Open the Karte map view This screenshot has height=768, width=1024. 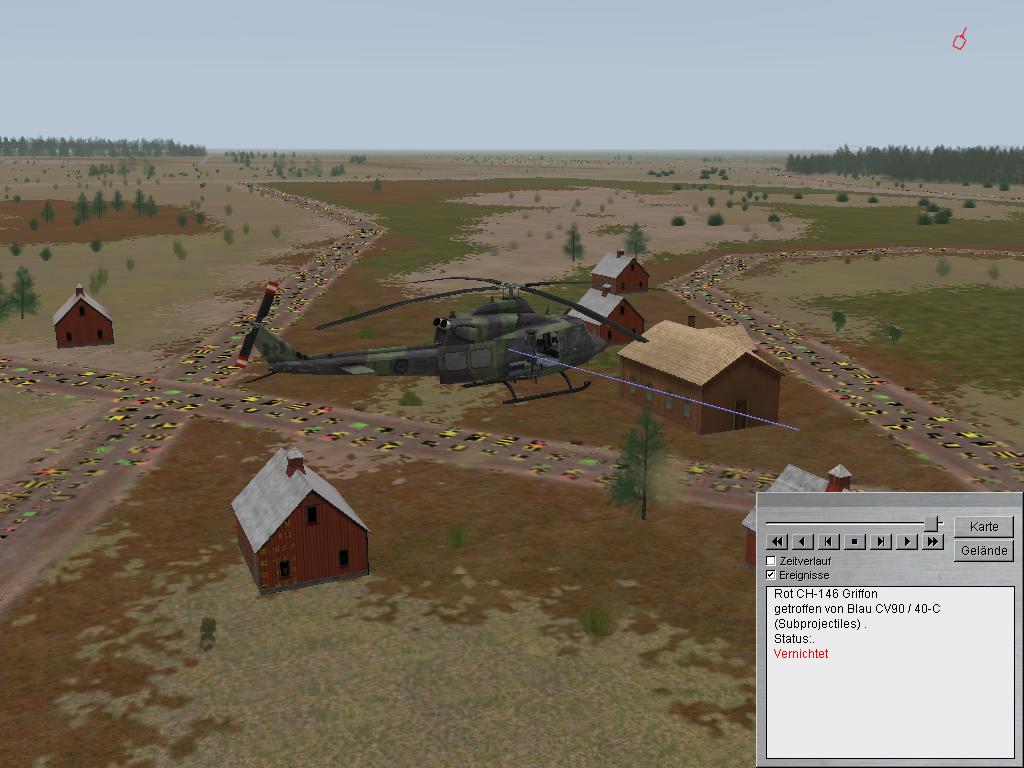click(x=984, y=526)
